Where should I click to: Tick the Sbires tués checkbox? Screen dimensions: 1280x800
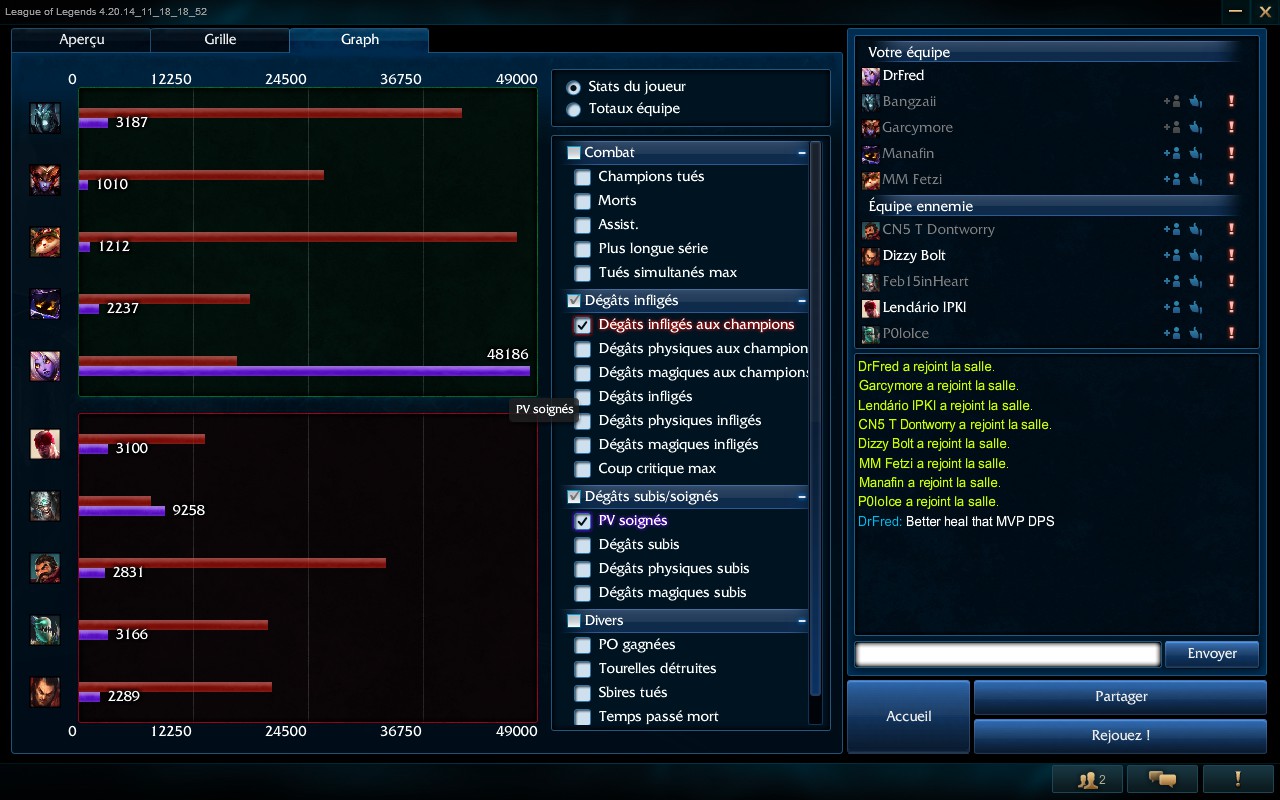point(582,693)
